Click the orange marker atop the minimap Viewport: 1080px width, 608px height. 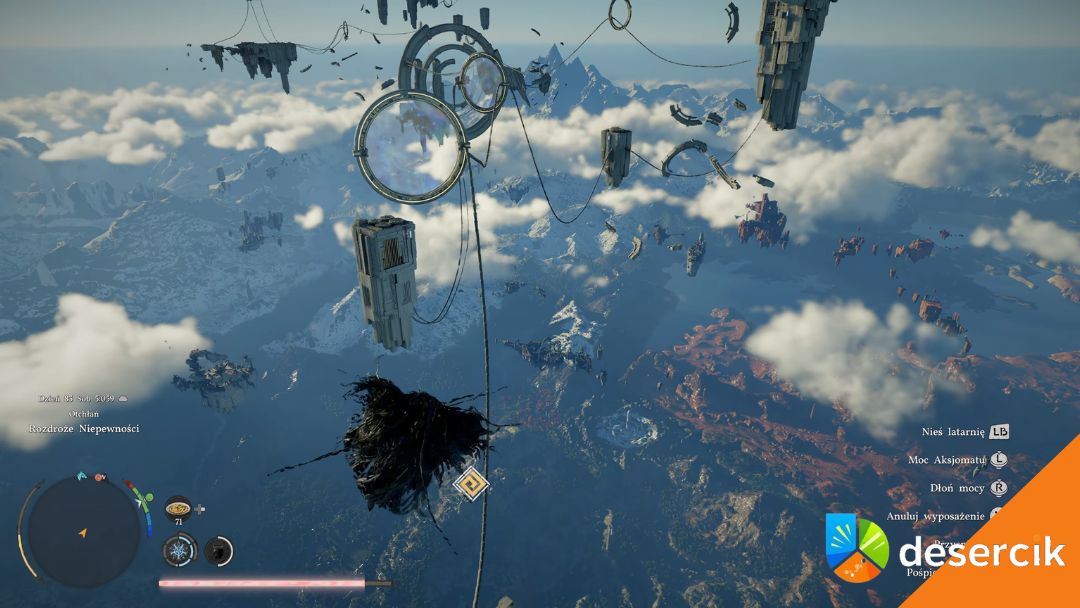[x=100, y=478]
